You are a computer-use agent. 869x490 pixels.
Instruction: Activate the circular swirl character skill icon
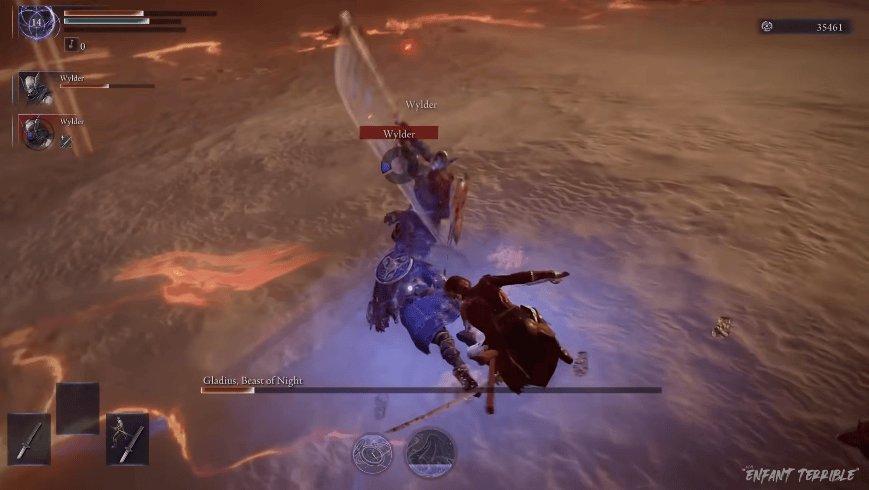[372, 453]
